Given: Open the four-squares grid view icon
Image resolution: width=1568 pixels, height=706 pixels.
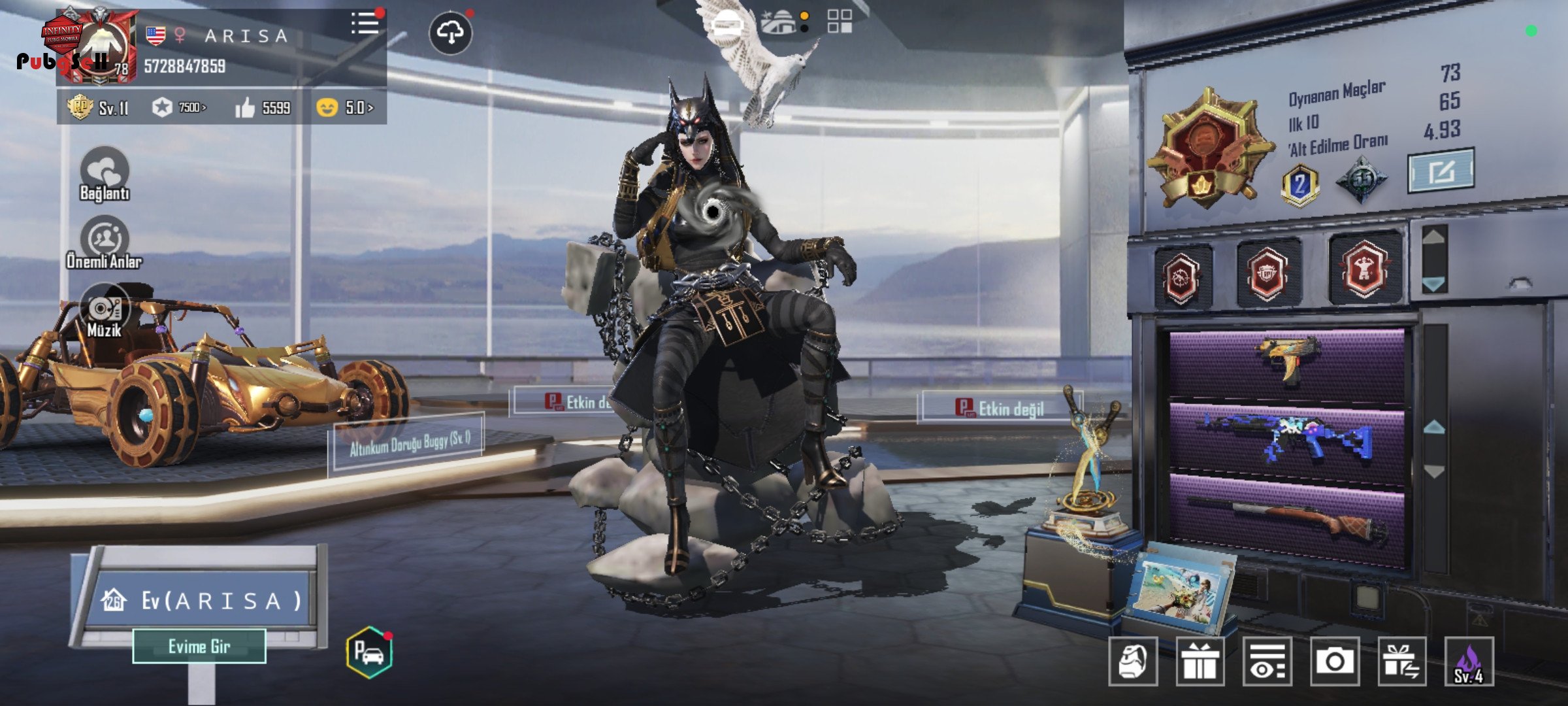Looking at the screenshot, I should (840, 21).
